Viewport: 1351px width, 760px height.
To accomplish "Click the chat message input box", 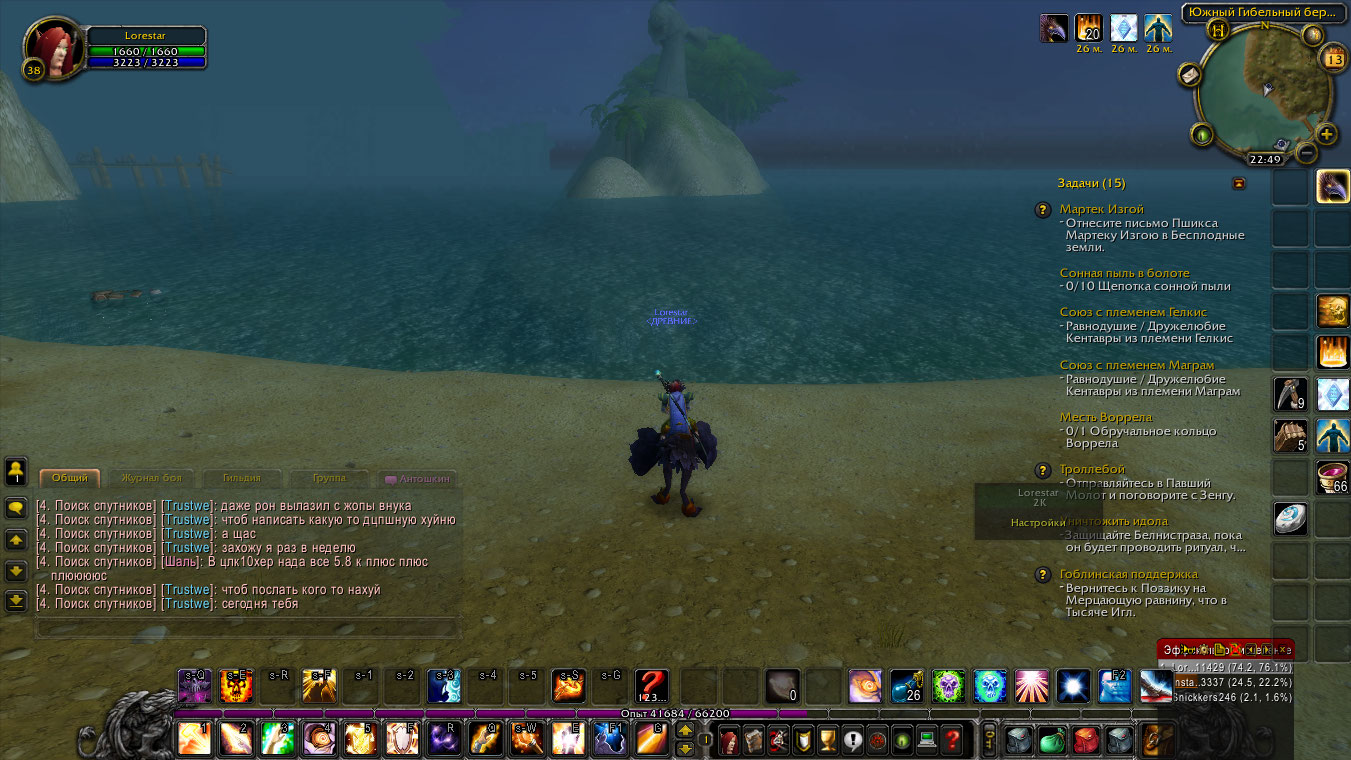I will click(245, 629).
